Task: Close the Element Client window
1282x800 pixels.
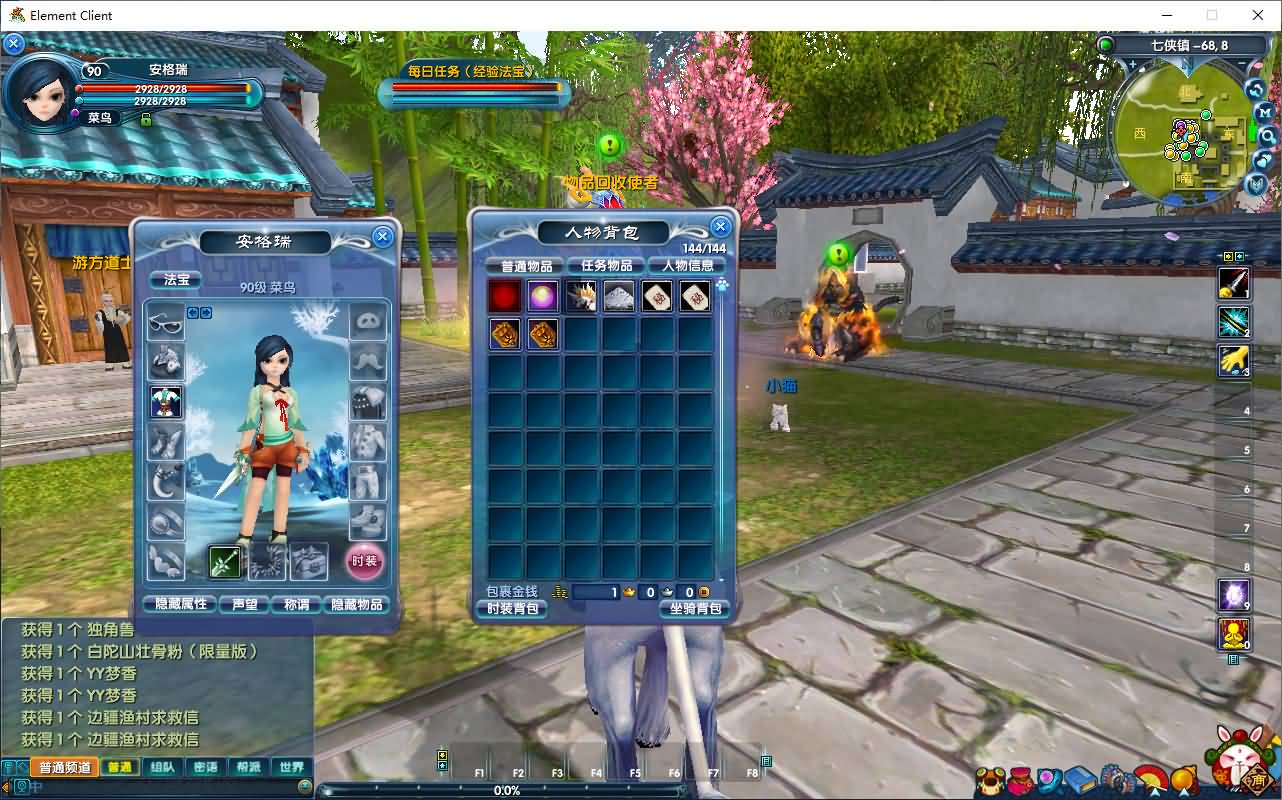Action: point(1258,15)
